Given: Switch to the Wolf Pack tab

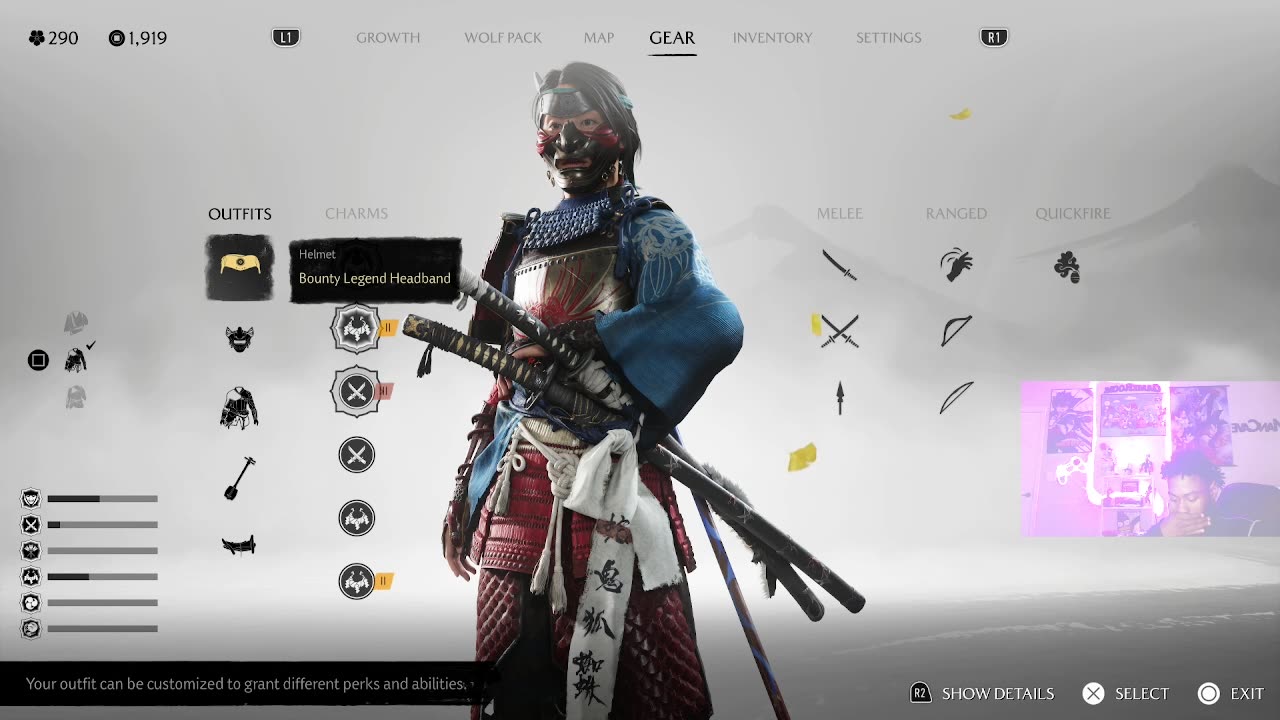Looking at the screenshot, I should tap(503, 38).
